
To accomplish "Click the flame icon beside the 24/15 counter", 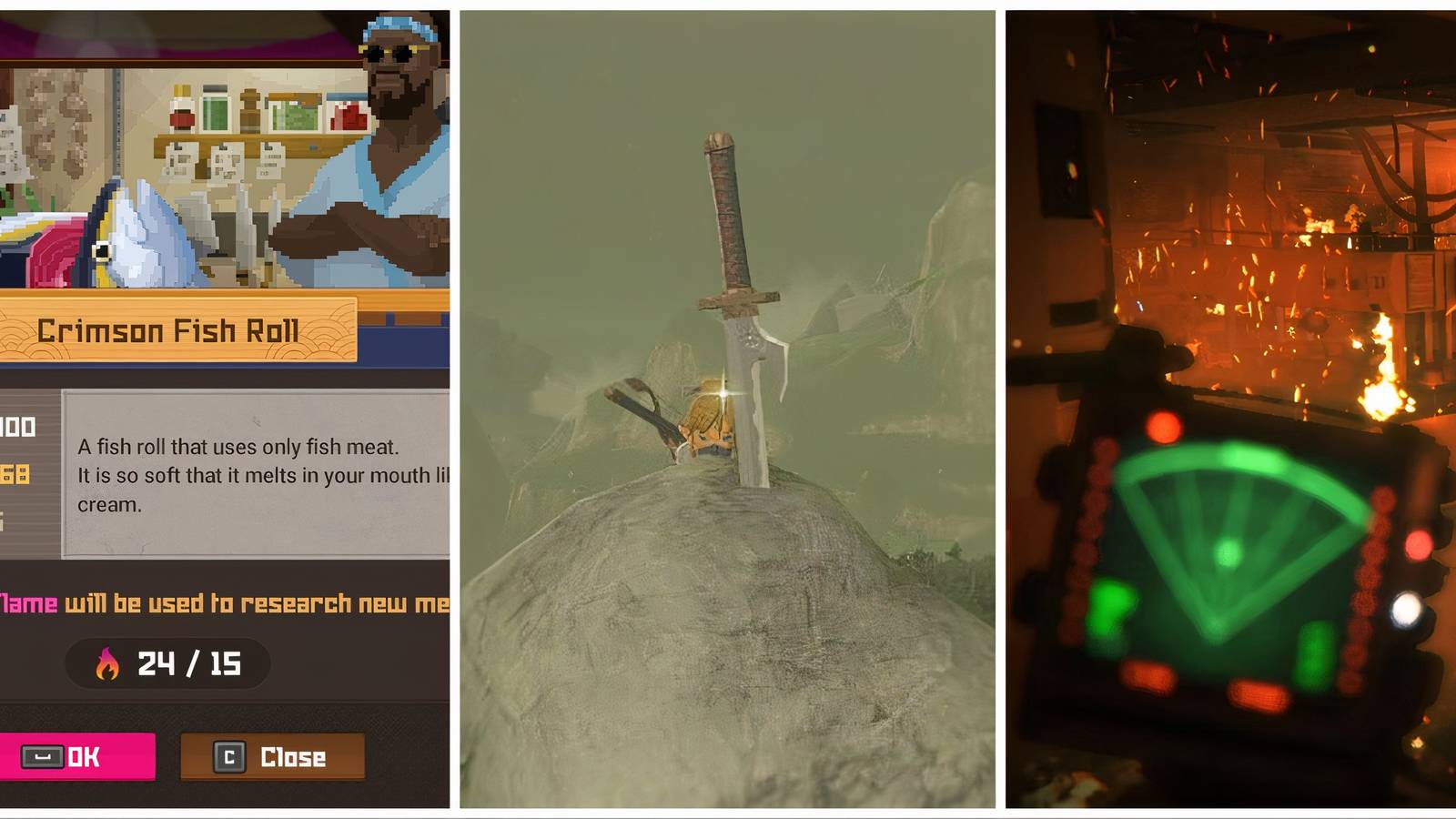I will click(108, 664).
